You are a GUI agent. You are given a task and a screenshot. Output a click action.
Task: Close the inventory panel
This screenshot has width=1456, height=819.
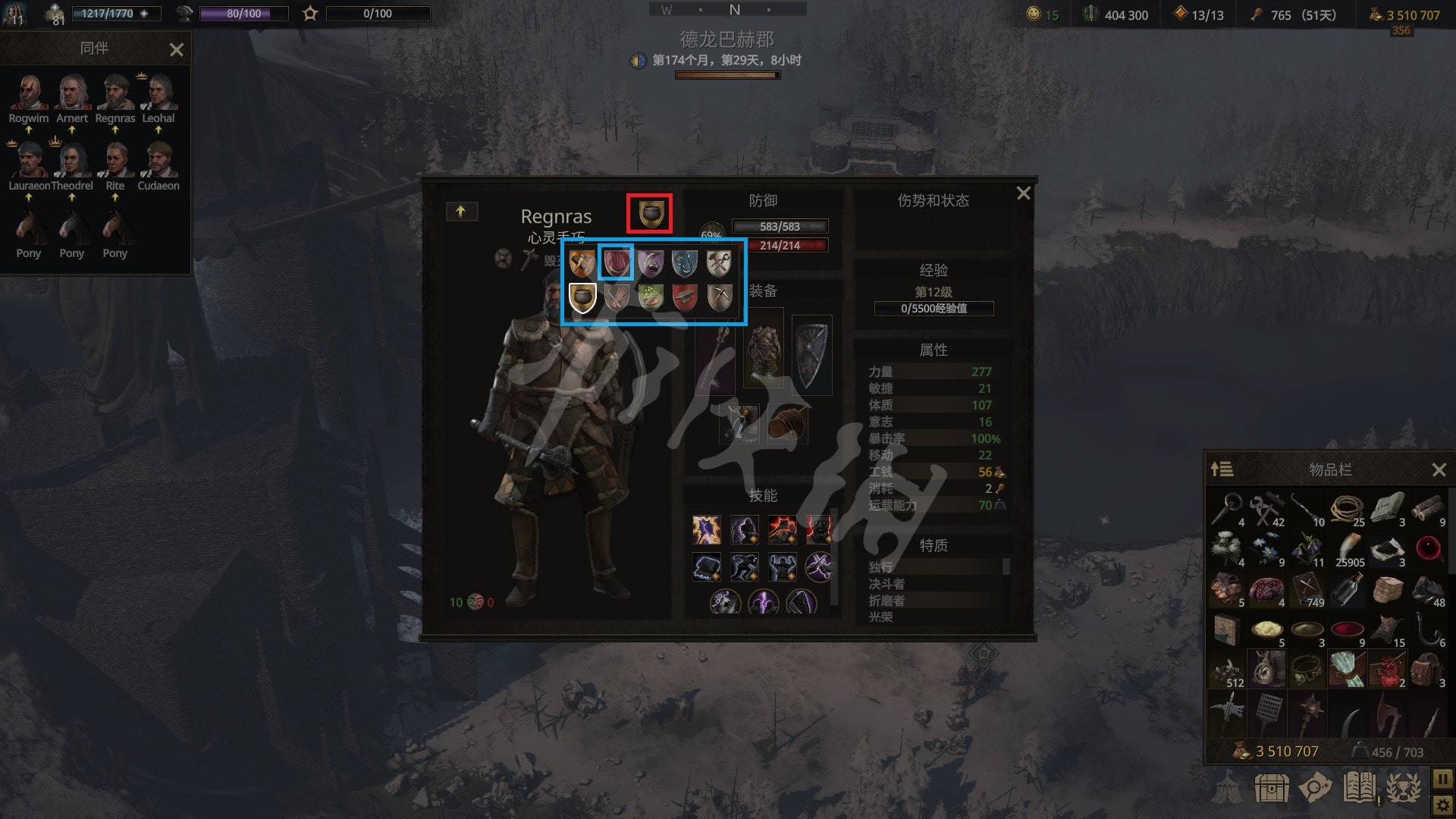pyautogui.click(x=1439, y=470)
